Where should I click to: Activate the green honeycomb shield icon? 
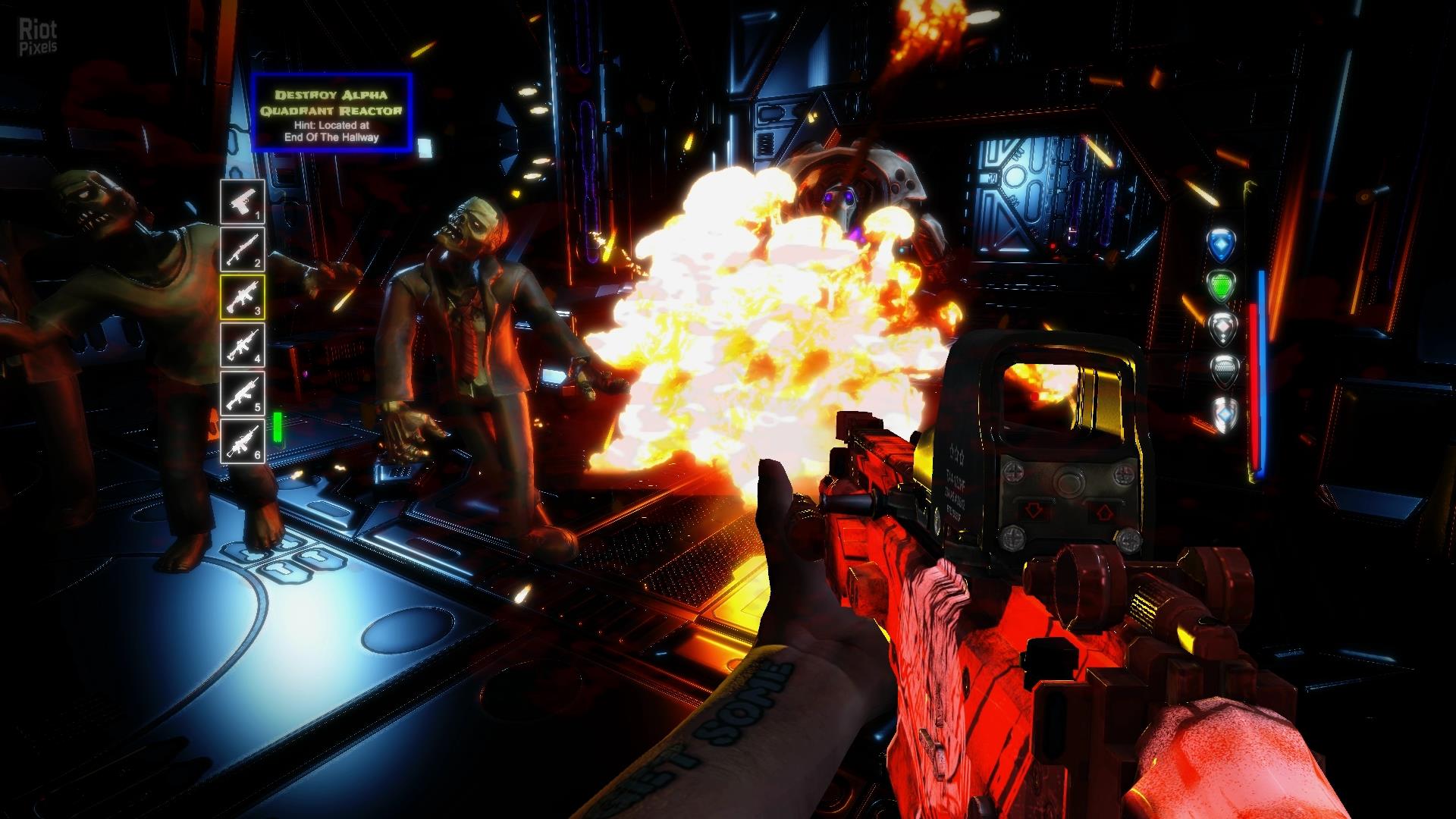1221,286
